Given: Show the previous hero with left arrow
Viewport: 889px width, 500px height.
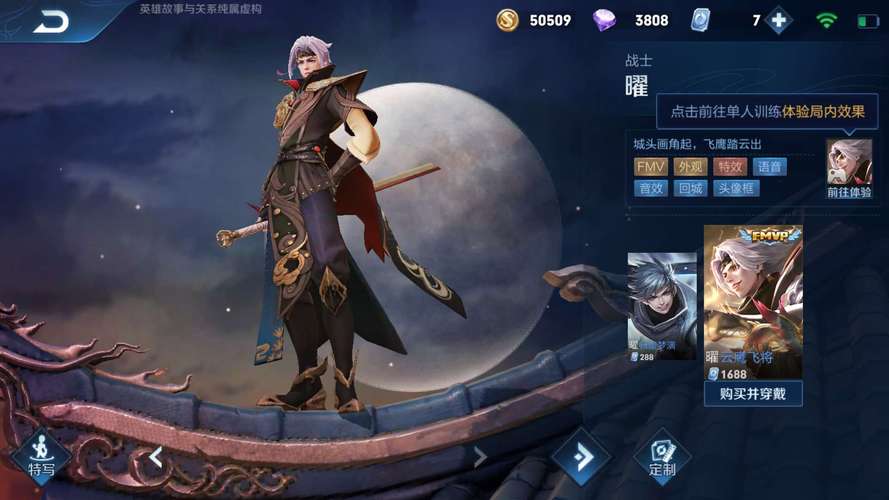Looking at the screenshot, I should (x=156, y=457).
